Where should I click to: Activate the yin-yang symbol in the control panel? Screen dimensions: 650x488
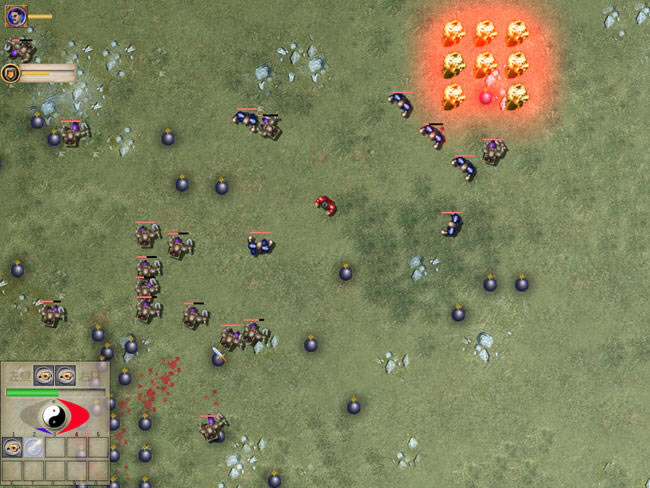[x=55, y=415]
